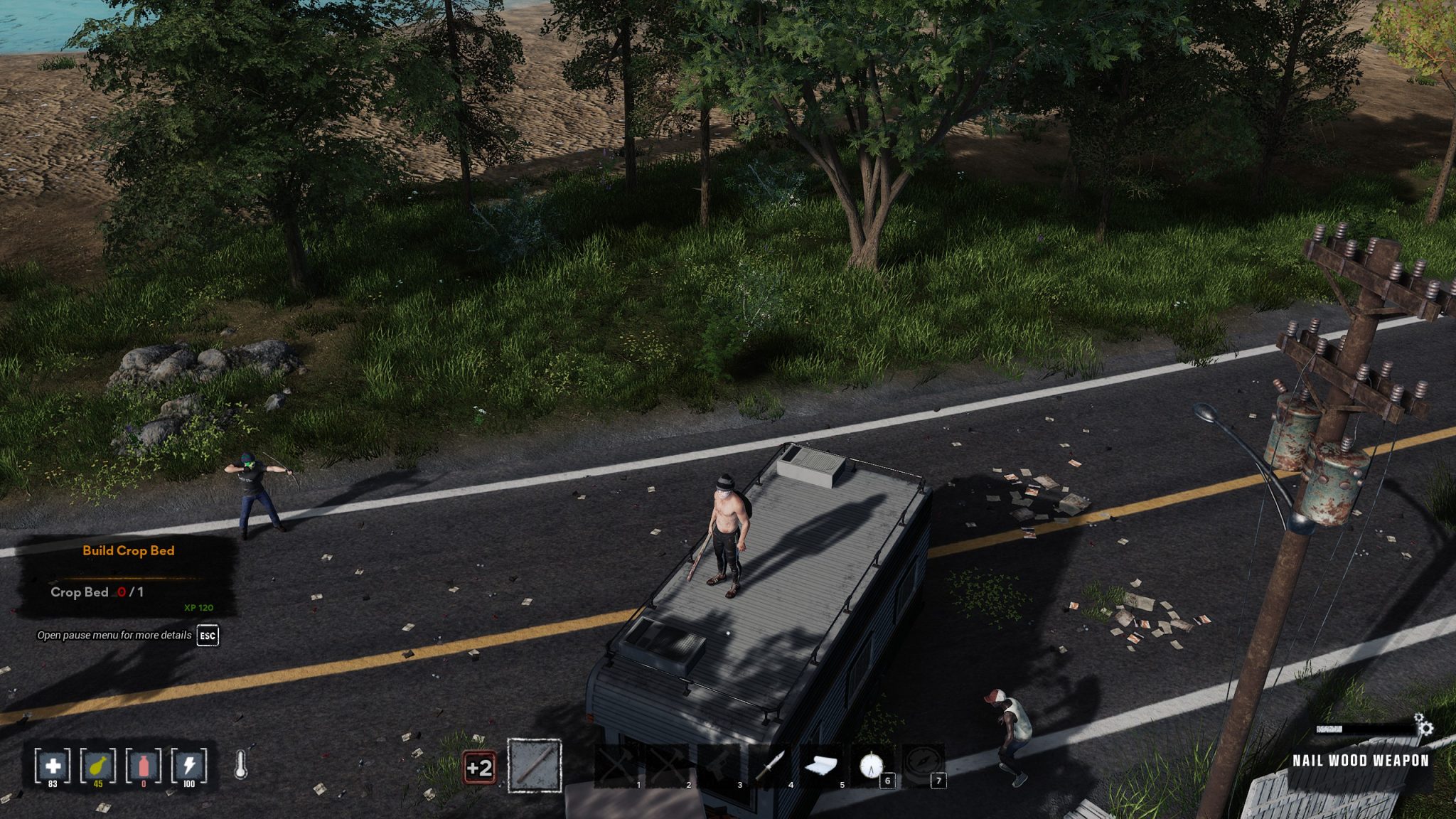
Task: Select the pocket watch hotbar slot
Action: (872, 766)
